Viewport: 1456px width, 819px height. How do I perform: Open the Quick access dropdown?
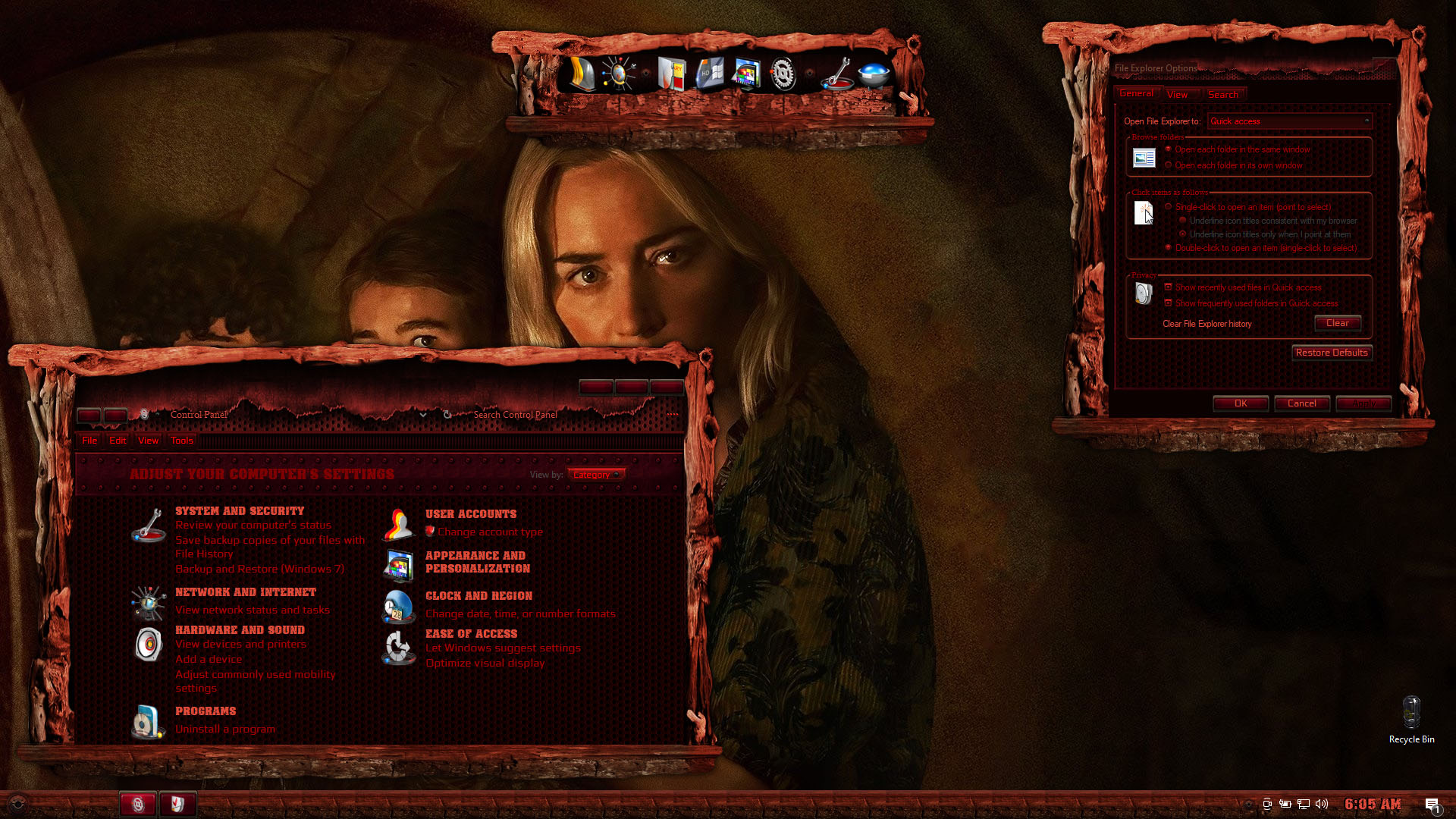pos(1289,121)
